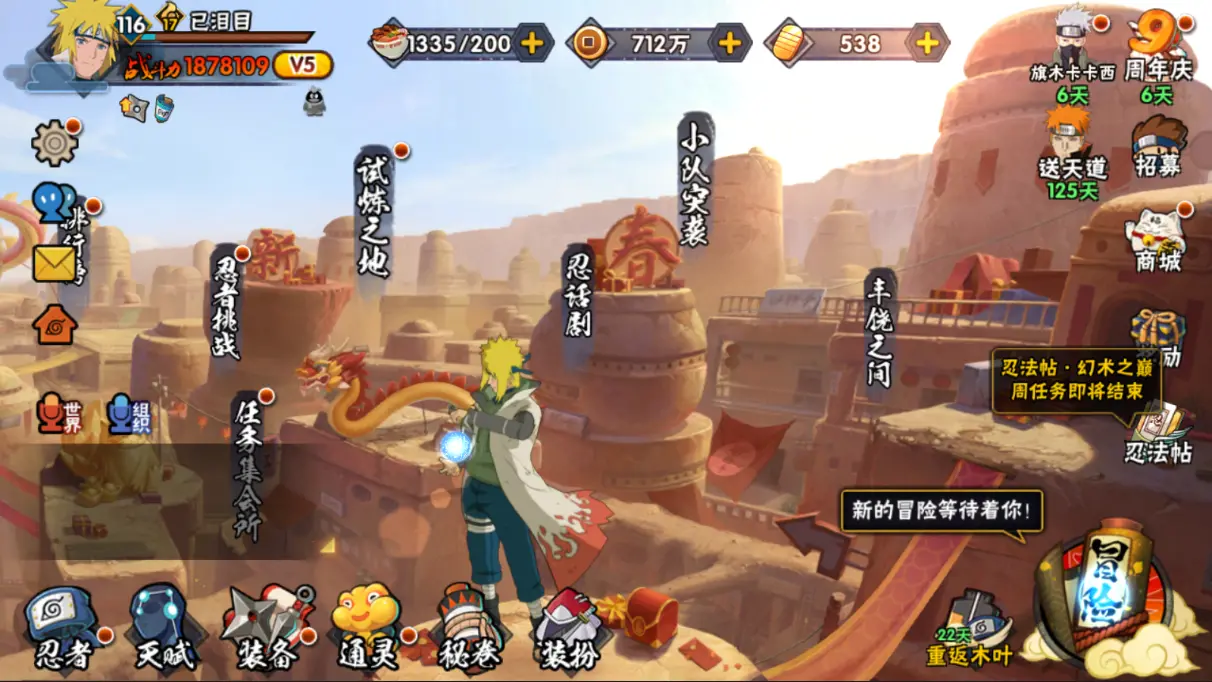
Task: Enter the 试炼之地 trial grounds
Action: point(373,218)
